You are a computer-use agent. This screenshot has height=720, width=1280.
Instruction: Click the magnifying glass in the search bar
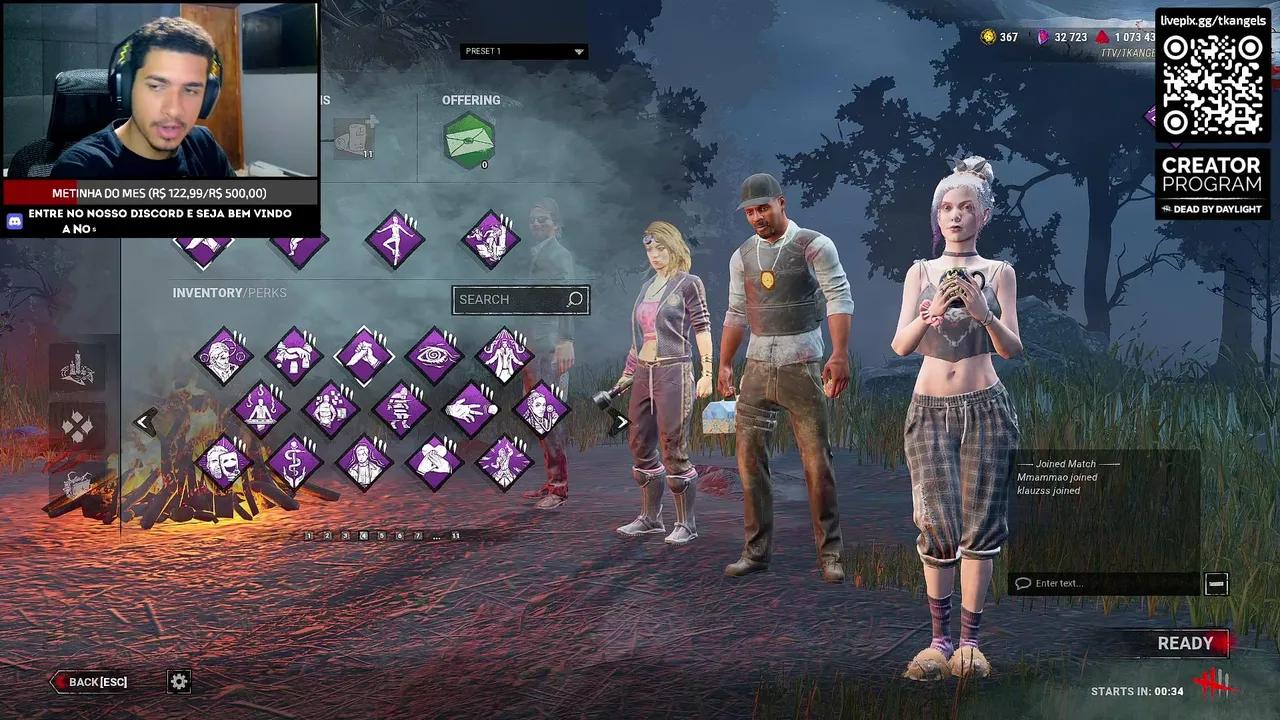[574, 299]
